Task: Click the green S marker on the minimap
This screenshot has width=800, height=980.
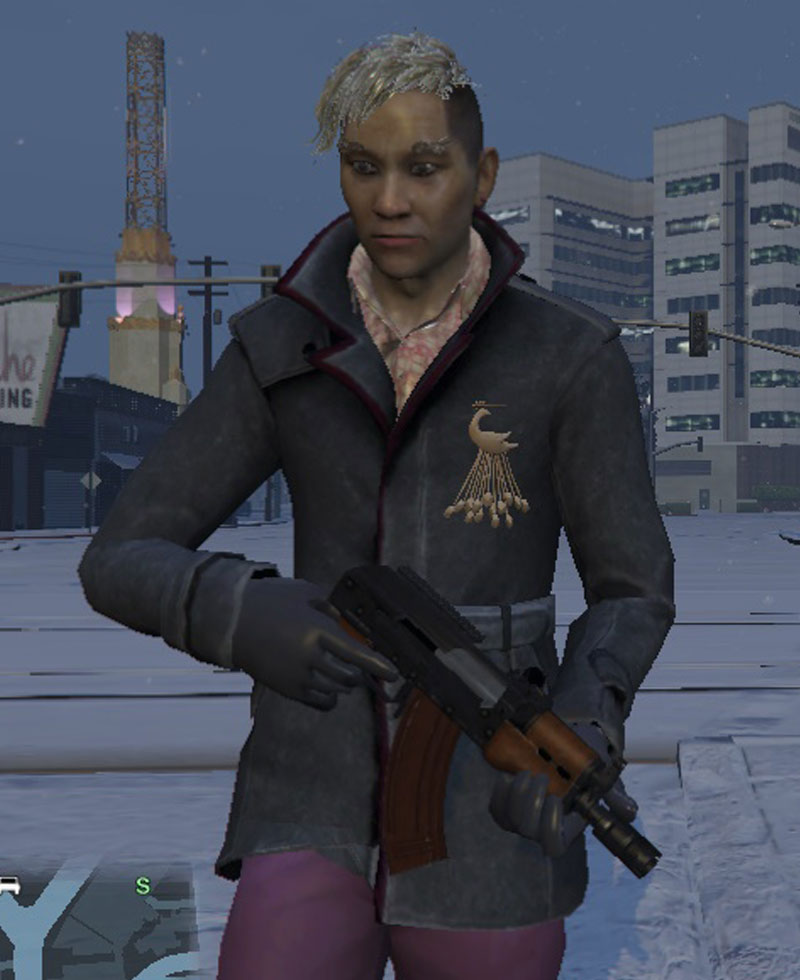Action: click(x=143, y=886)
